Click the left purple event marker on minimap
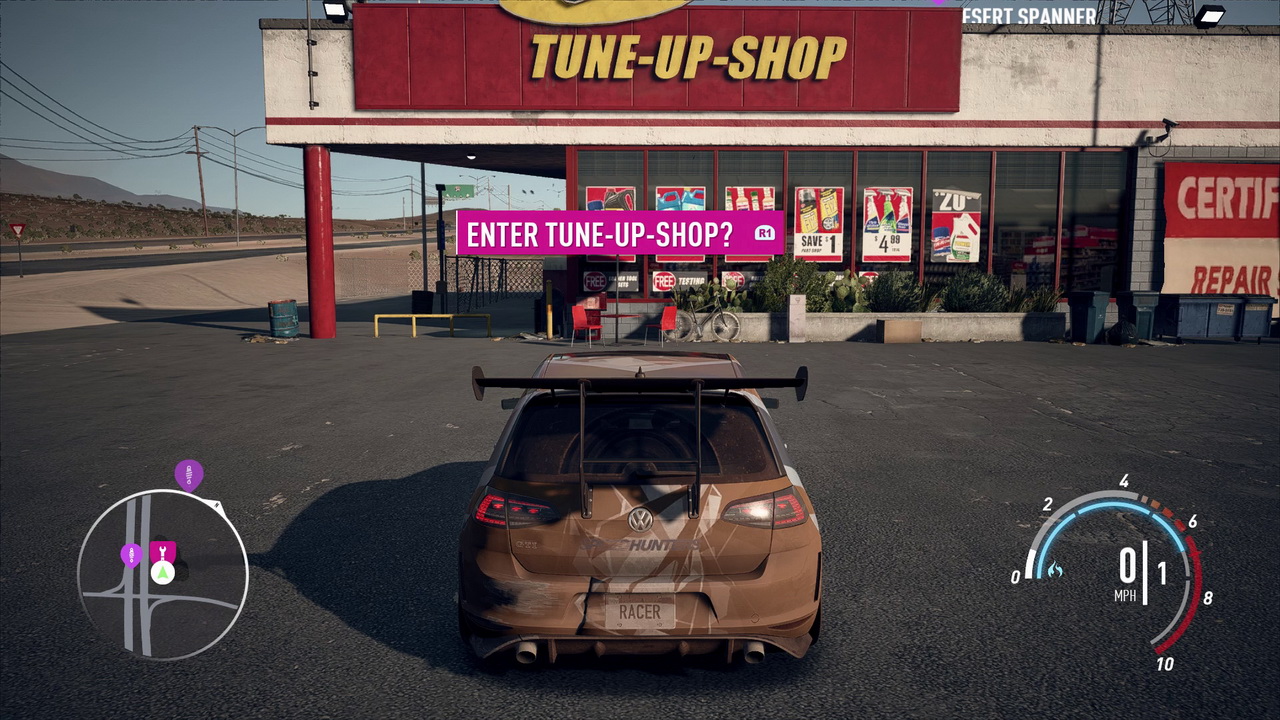The height and width of the screenshot is (720, 1280). 131,556
